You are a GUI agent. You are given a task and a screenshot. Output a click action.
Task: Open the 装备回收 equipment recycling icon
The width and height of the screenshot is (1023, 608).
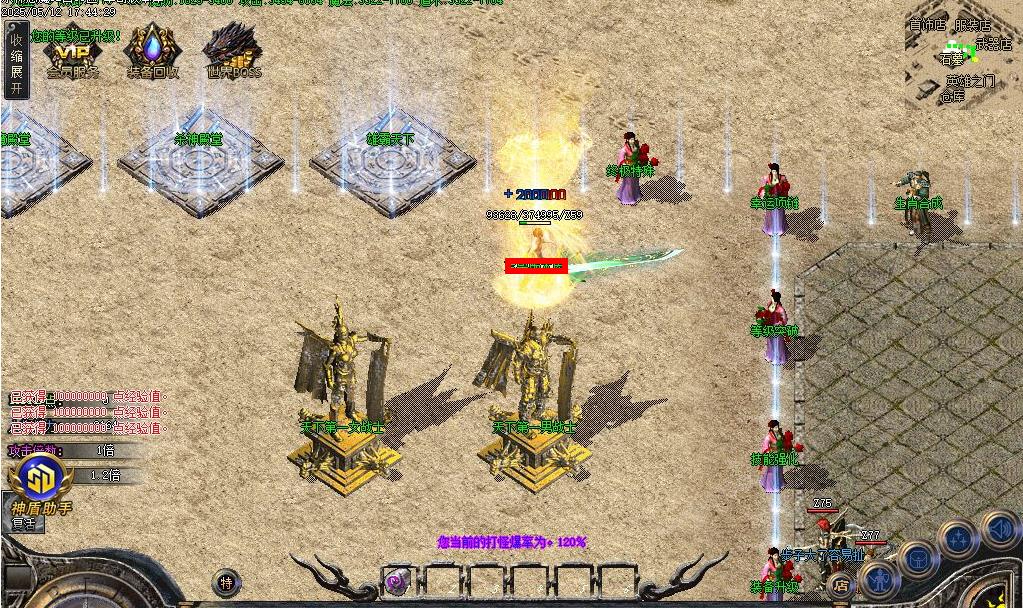pyautogui.click(x=152, y=52)
